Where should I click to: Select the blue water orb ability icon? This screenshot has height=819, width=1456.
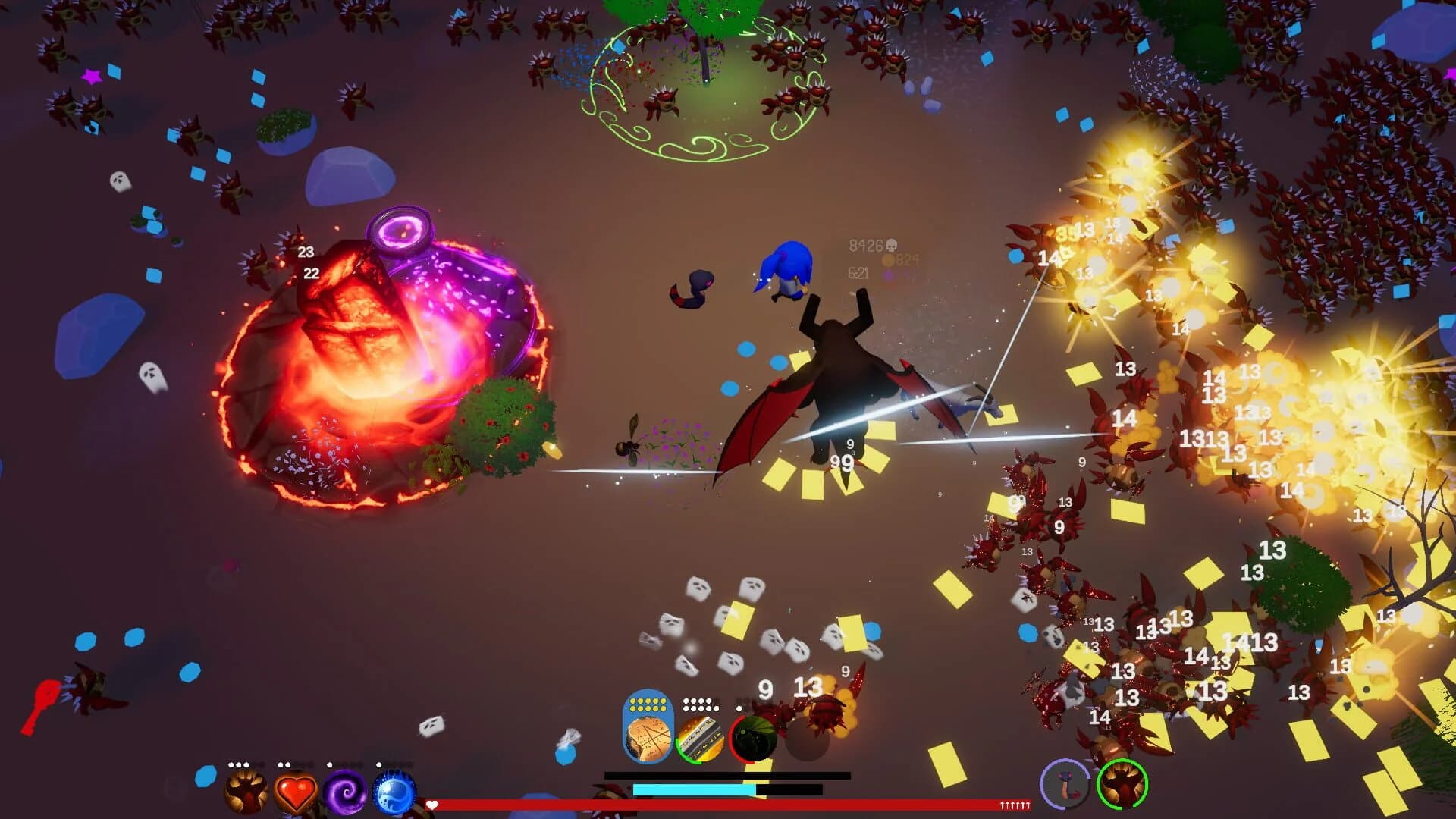394,790
